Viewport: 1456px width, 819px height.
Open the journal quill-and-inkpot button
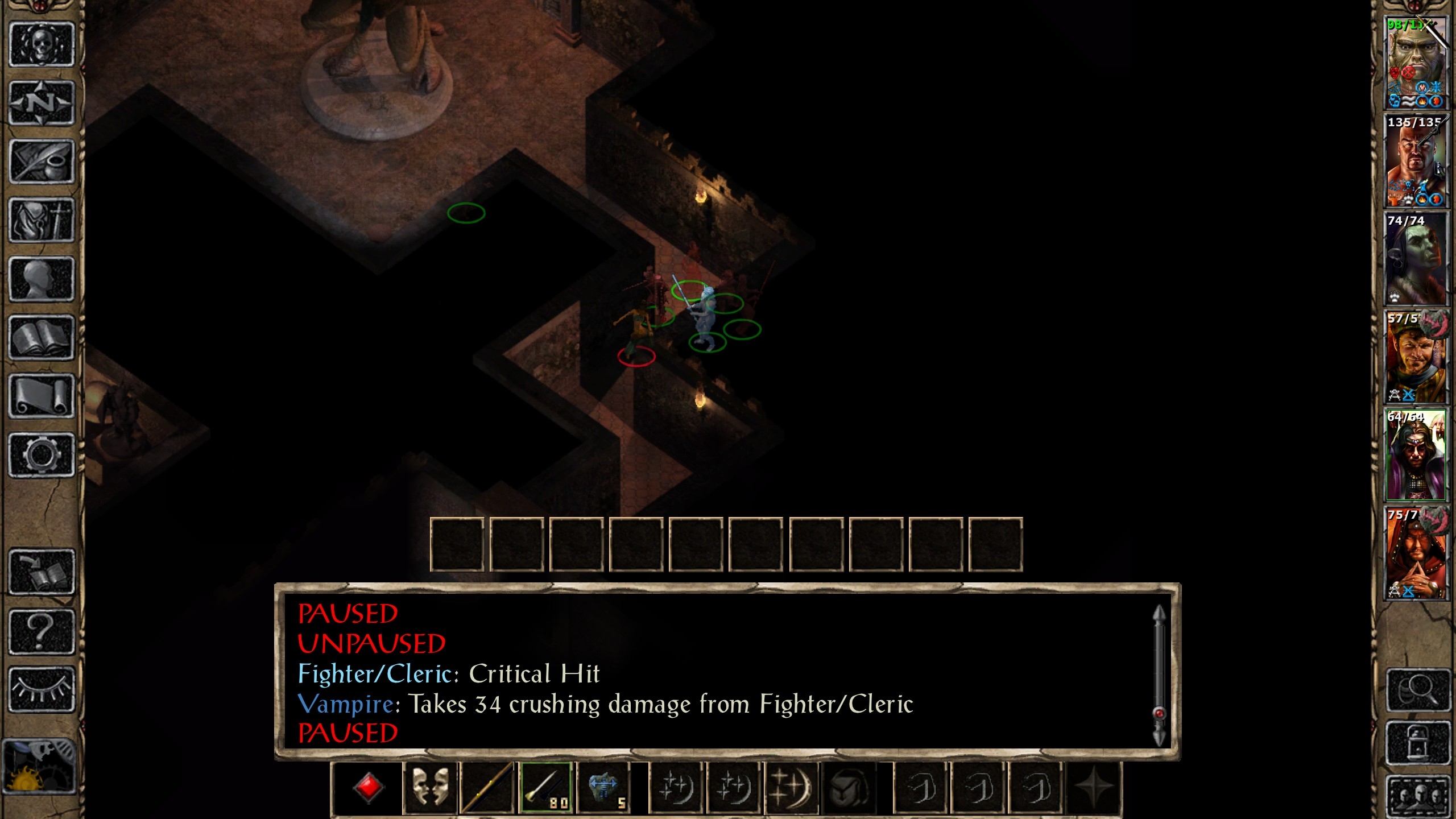tap(42, 162)
